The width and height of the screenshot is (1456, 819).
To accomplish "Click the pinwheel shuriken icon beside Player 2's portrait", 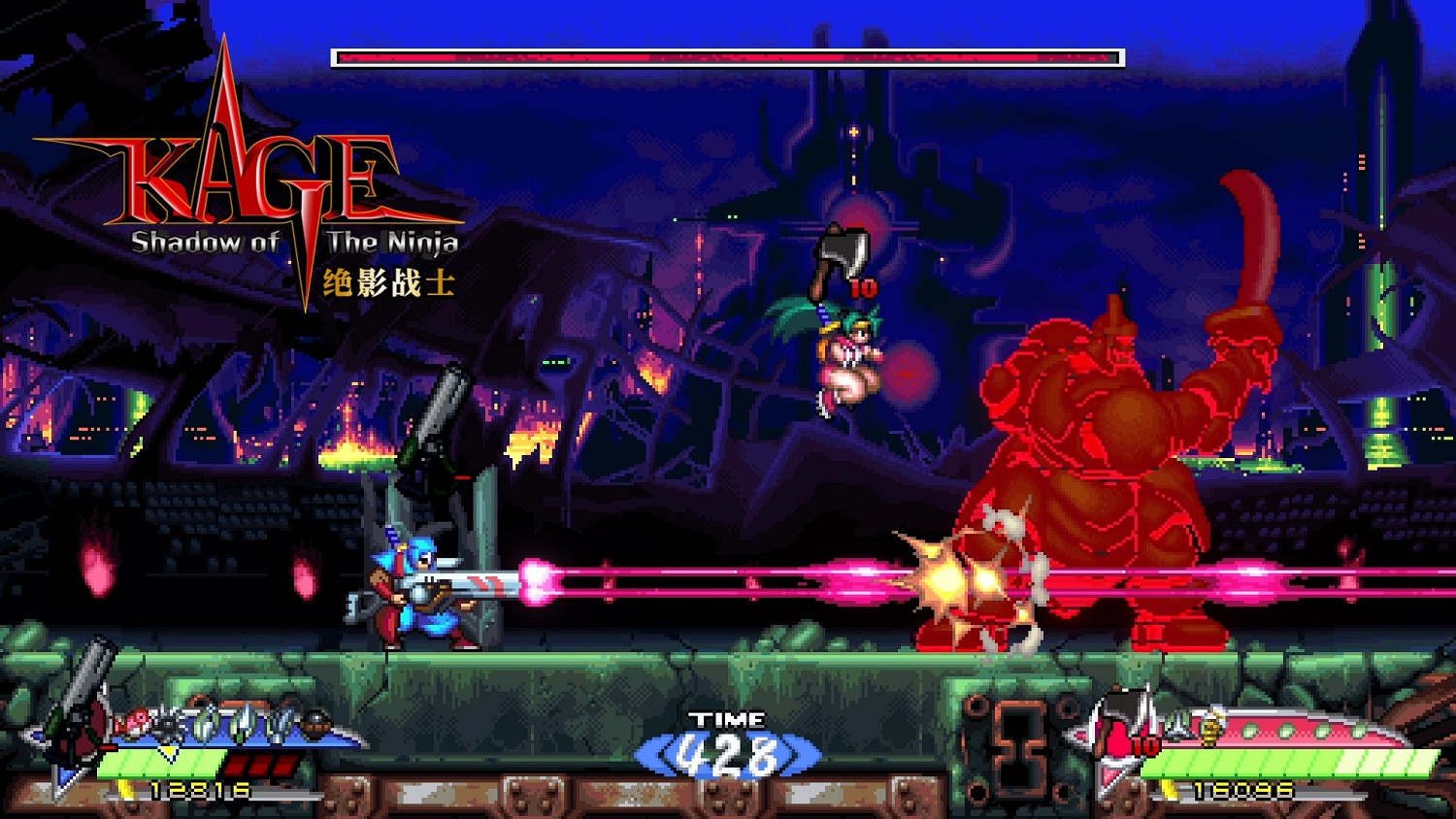I will click(x=1177, y=727).
